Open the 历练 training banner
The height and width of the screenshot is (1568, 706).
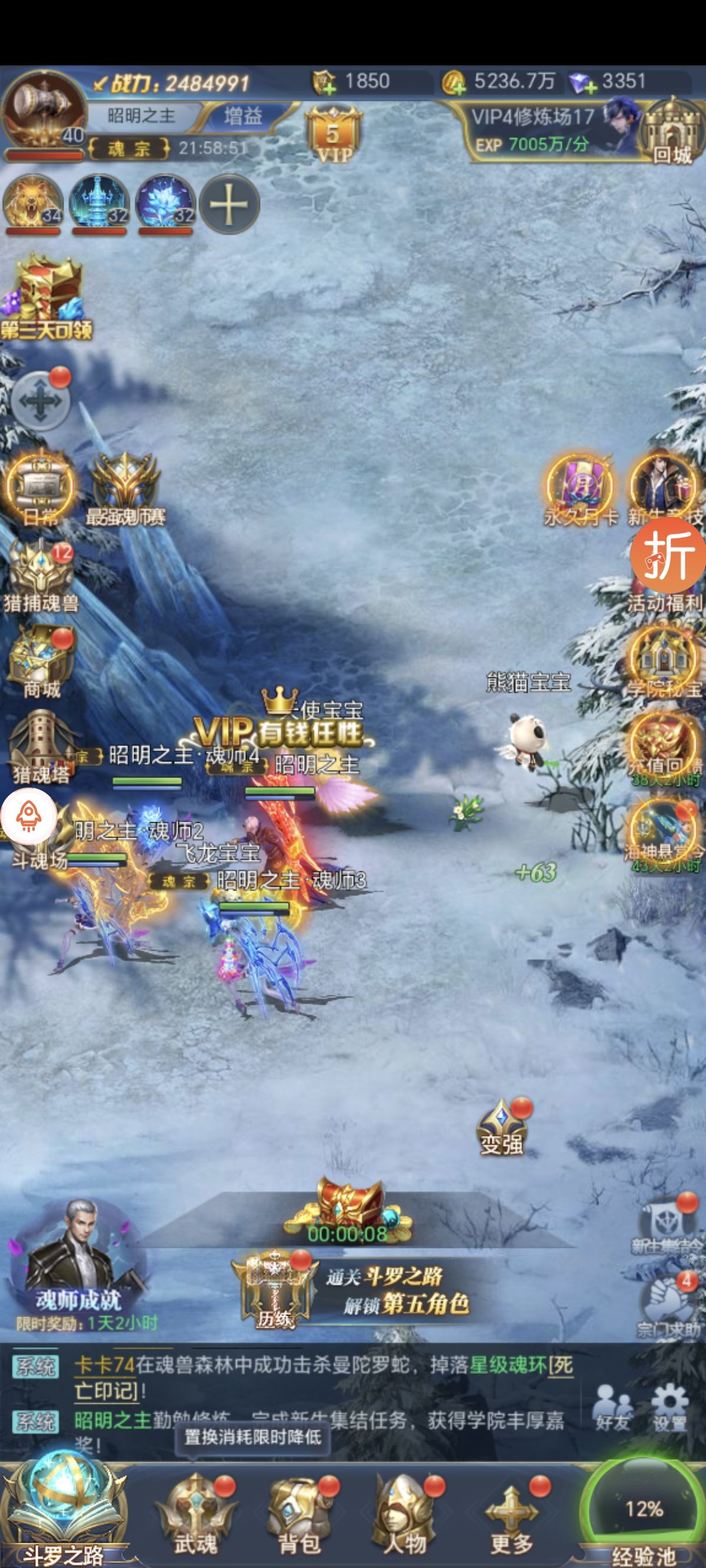tap(275, 1290)
